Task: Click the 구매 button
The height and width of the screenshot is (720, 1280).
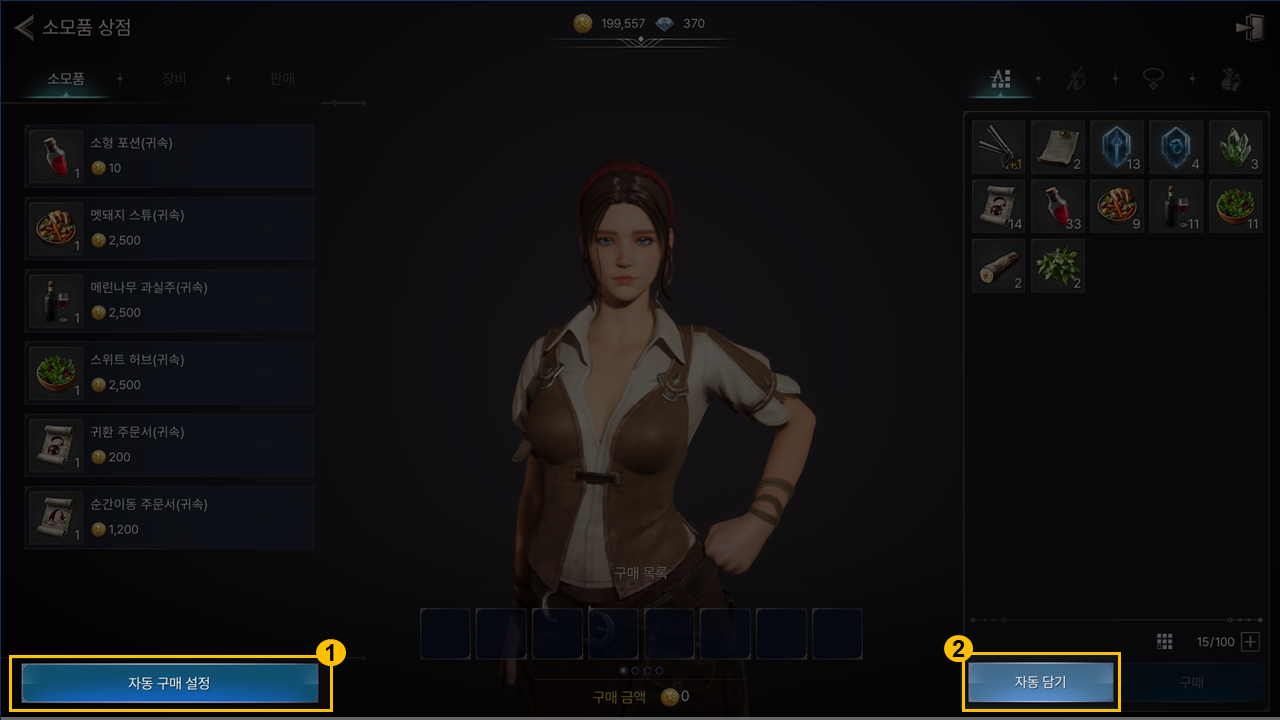Action: [1191, 683]
